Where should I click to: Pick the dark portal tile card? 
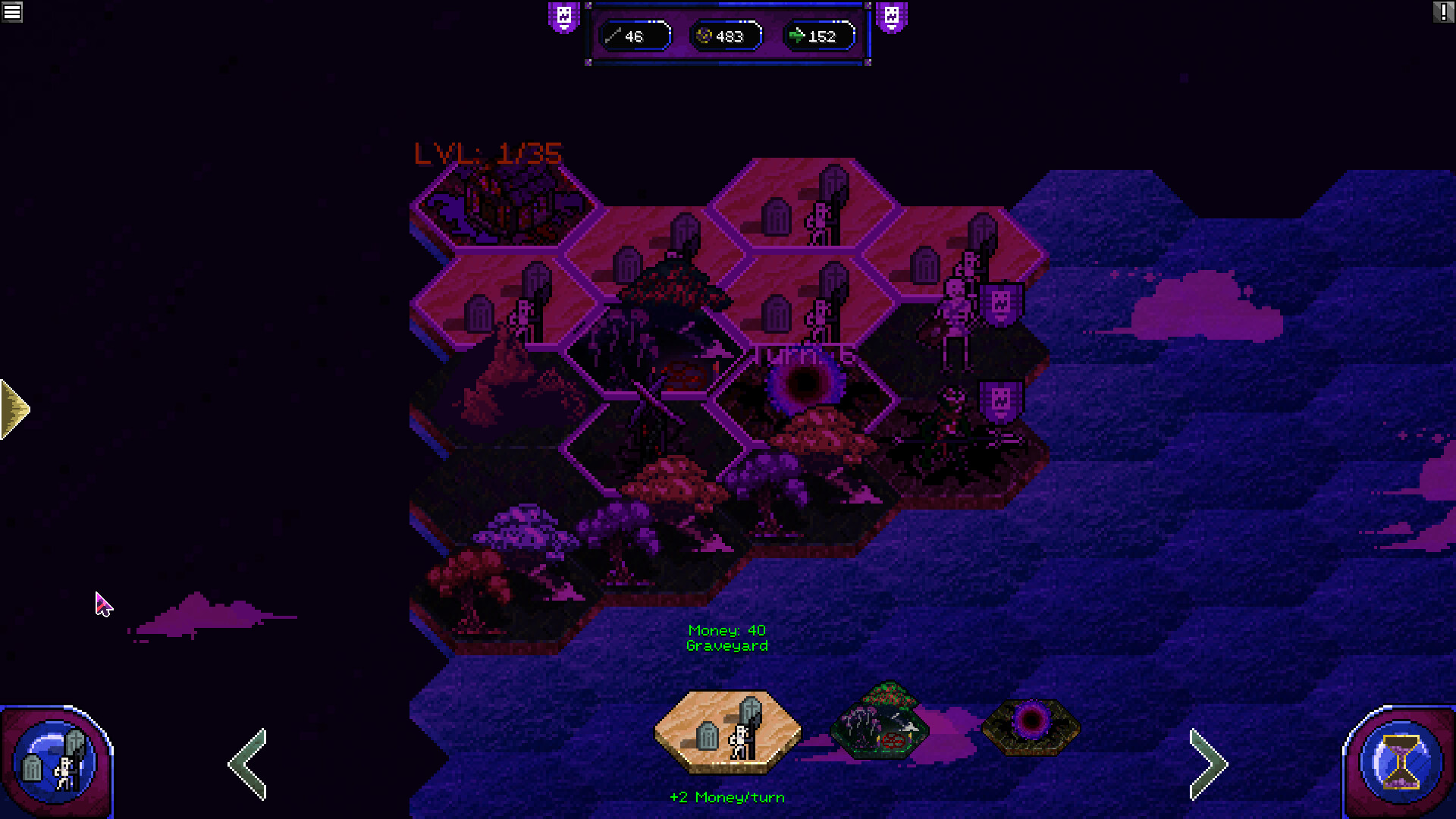[x=1031, y=726]
